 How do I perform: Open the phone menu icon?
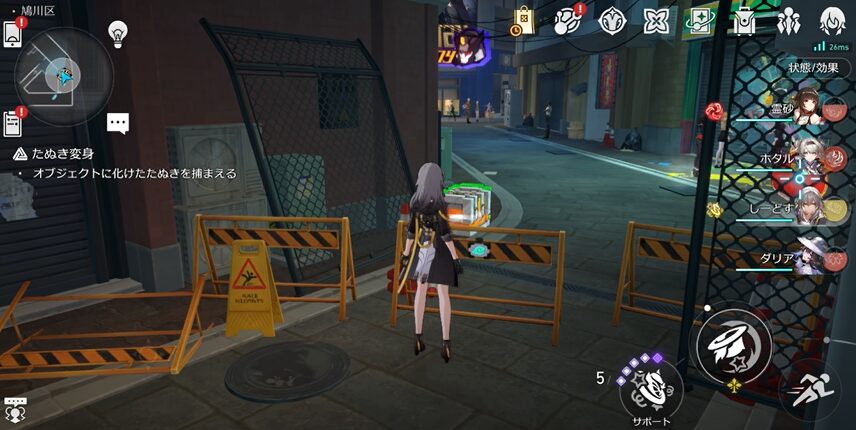click(x=12, y=34)
